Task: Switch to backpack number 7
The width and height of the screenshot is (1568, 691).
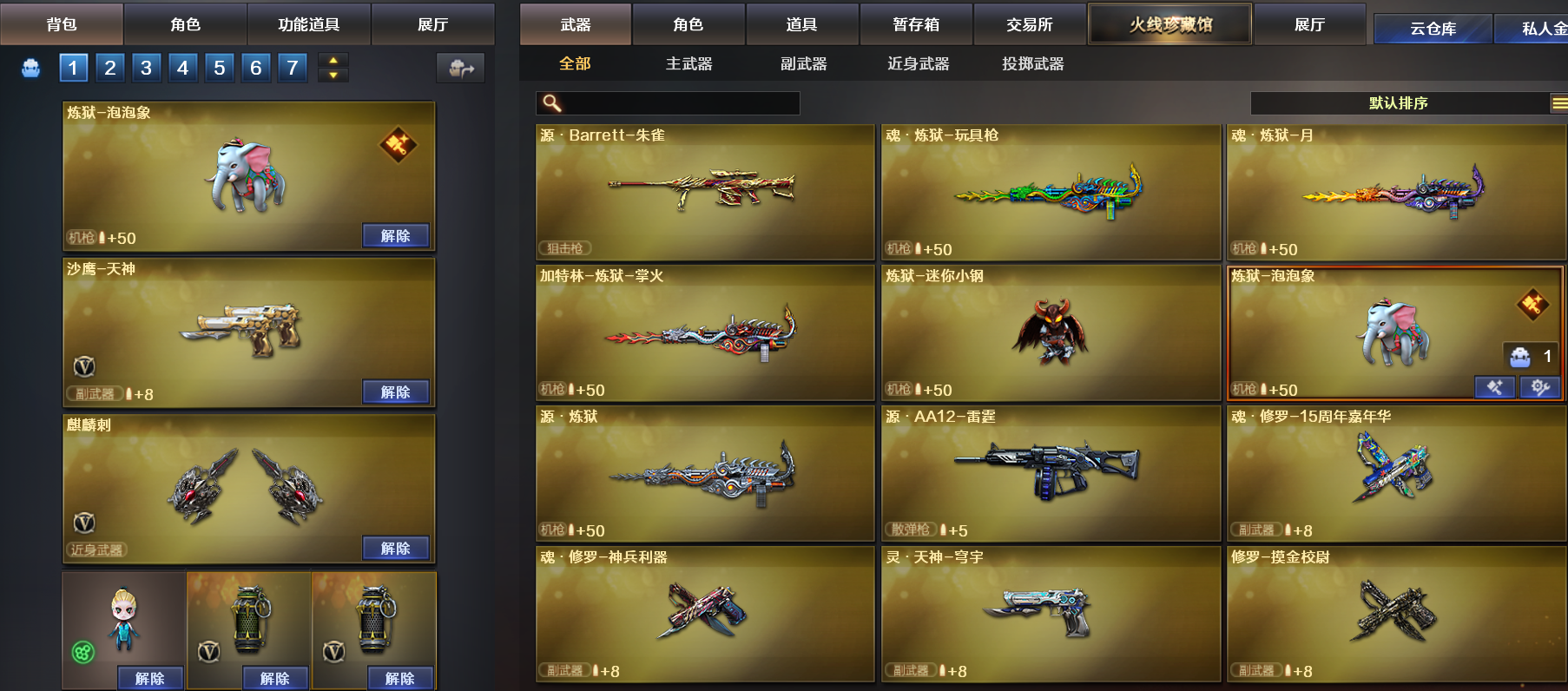Action: click(x=293, y=68)
